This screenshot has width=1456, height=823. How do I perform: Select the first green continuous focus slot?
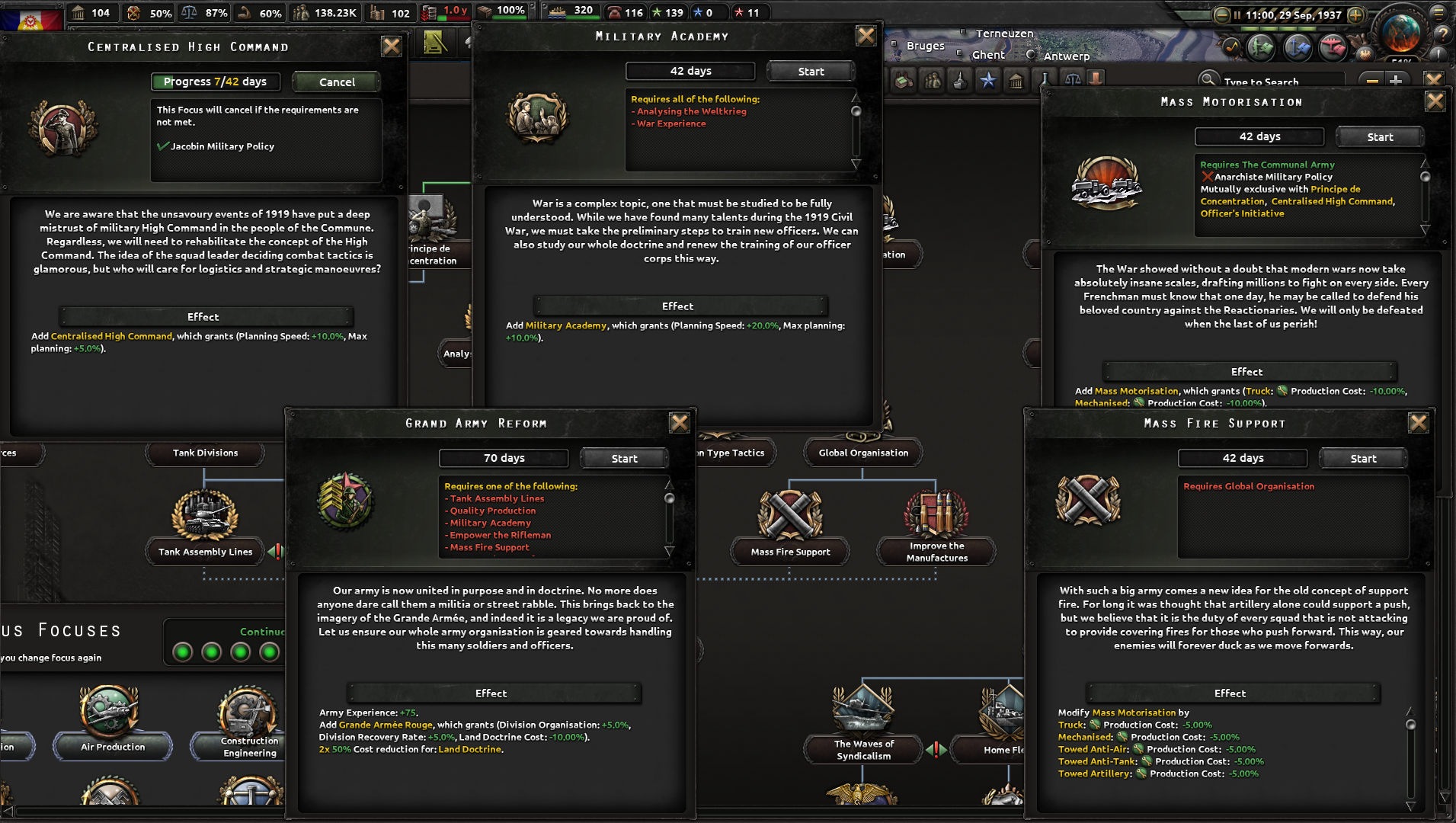tap(183, 652)
